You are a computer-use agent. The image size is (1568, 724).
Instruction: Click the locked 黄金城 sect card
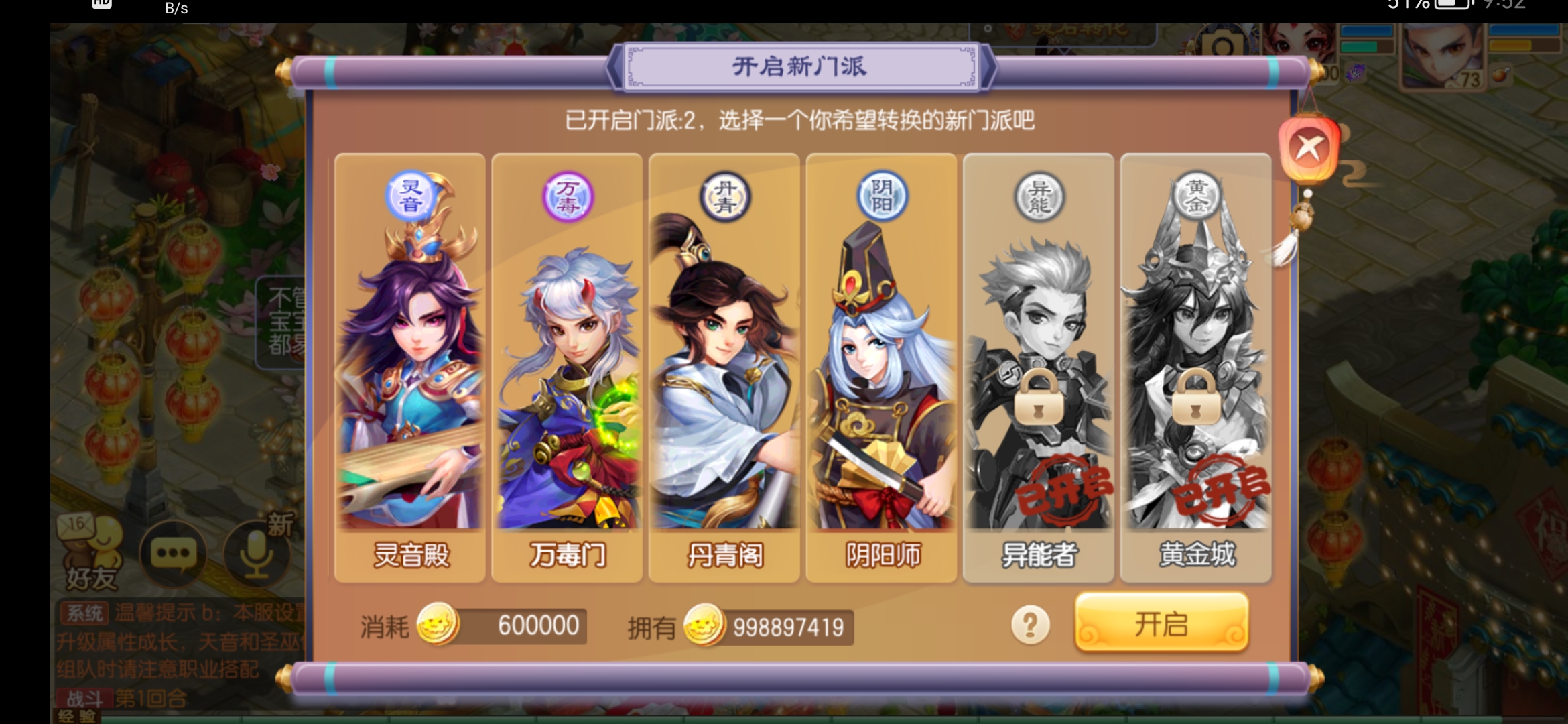coord(1195,367)
